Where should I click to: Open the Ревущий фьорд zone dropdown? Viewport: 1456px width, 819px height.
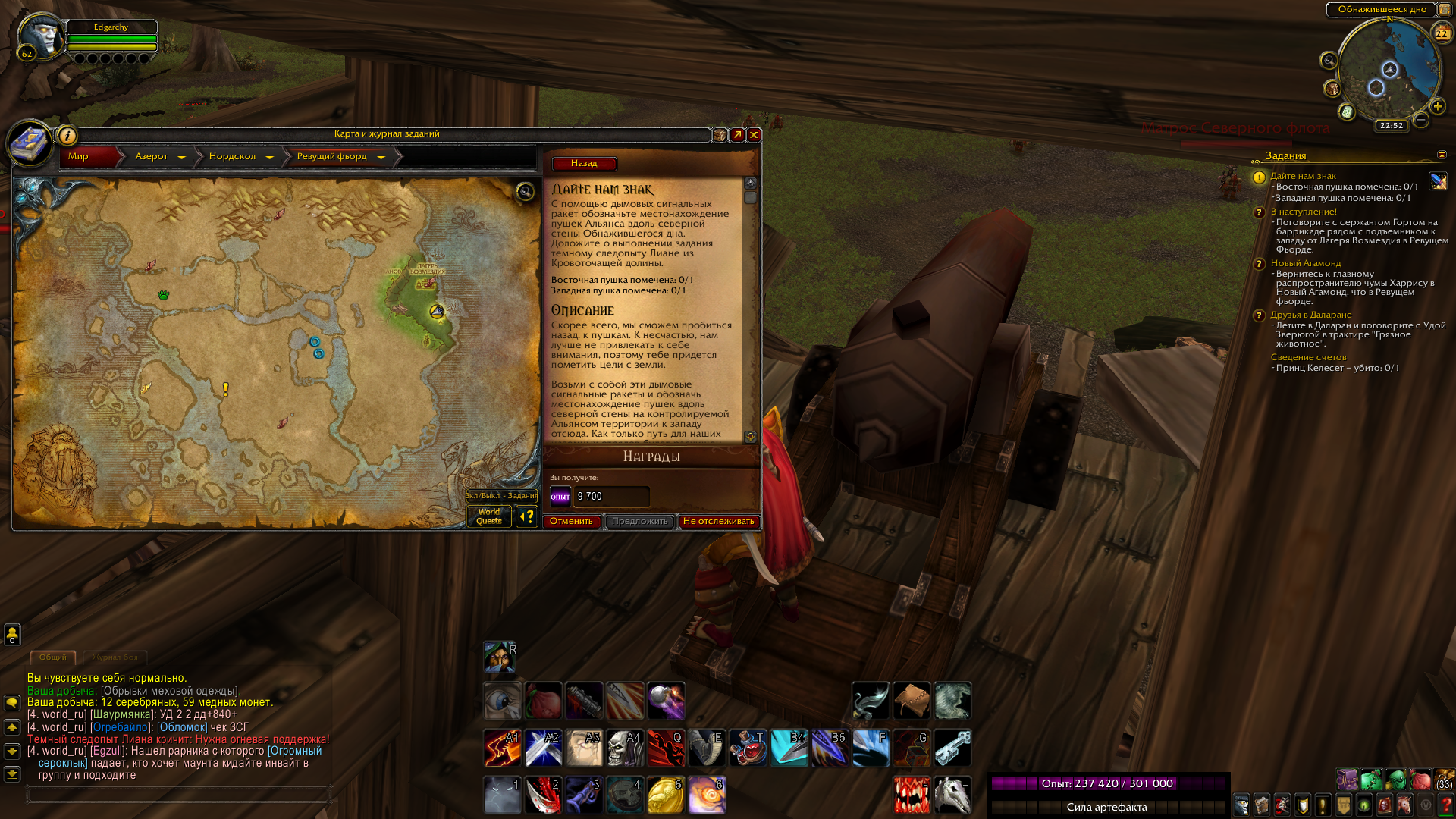pyautogui.click(x=381, y=157)
